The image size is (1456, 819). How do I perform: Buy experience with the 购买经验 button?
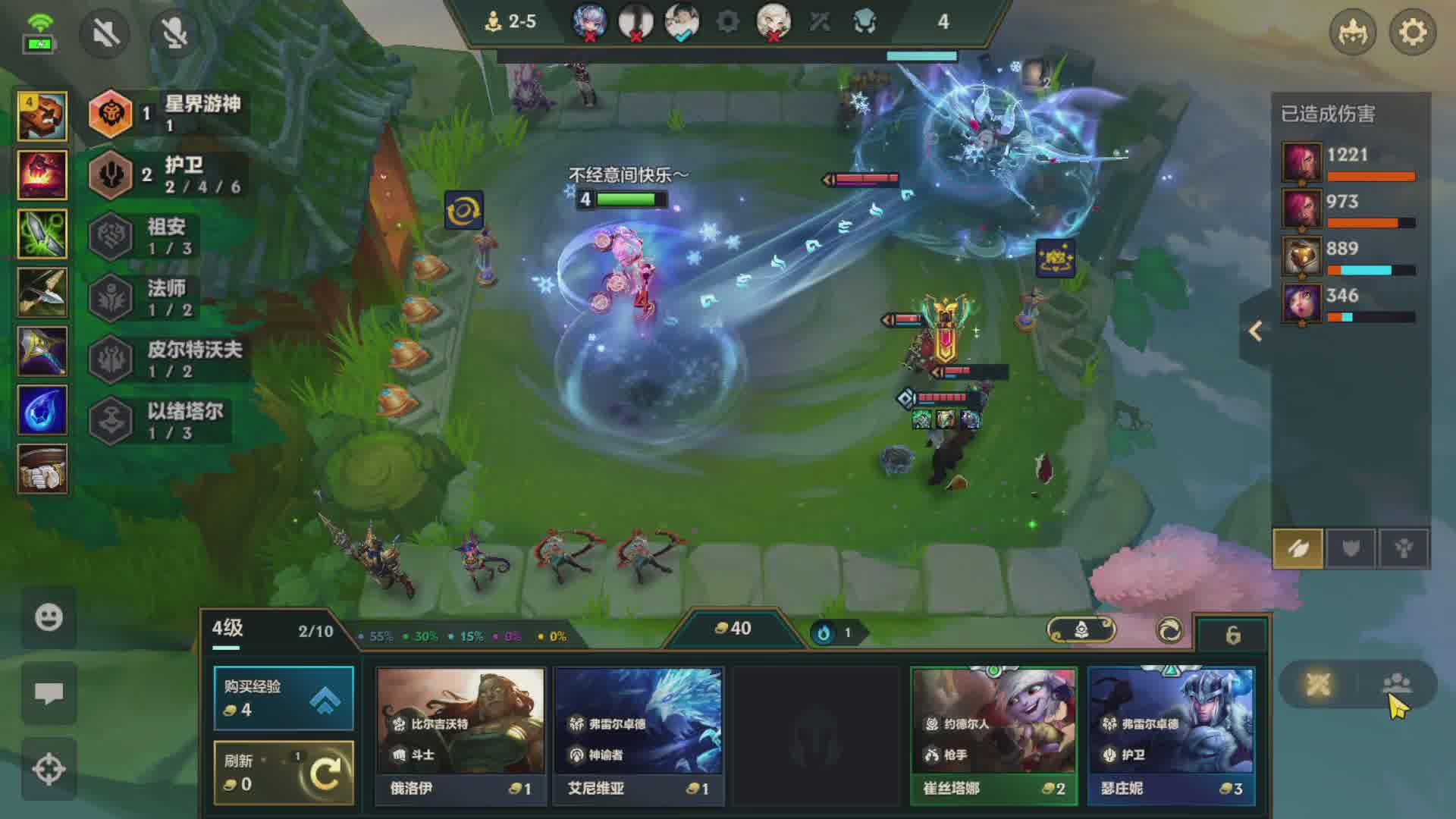coord(284,698)
